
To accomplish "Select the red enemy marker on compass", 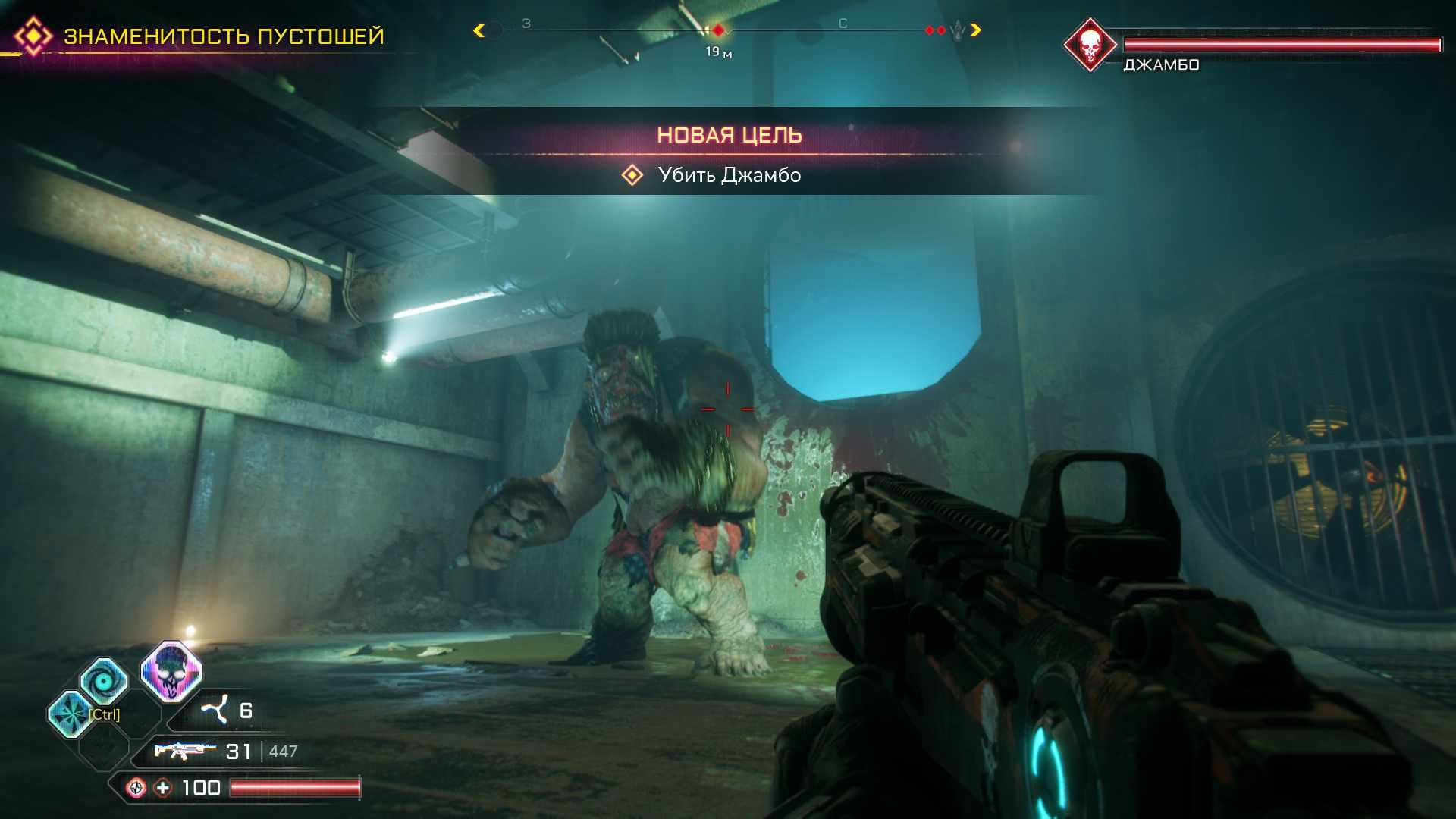I will (718, 30).
